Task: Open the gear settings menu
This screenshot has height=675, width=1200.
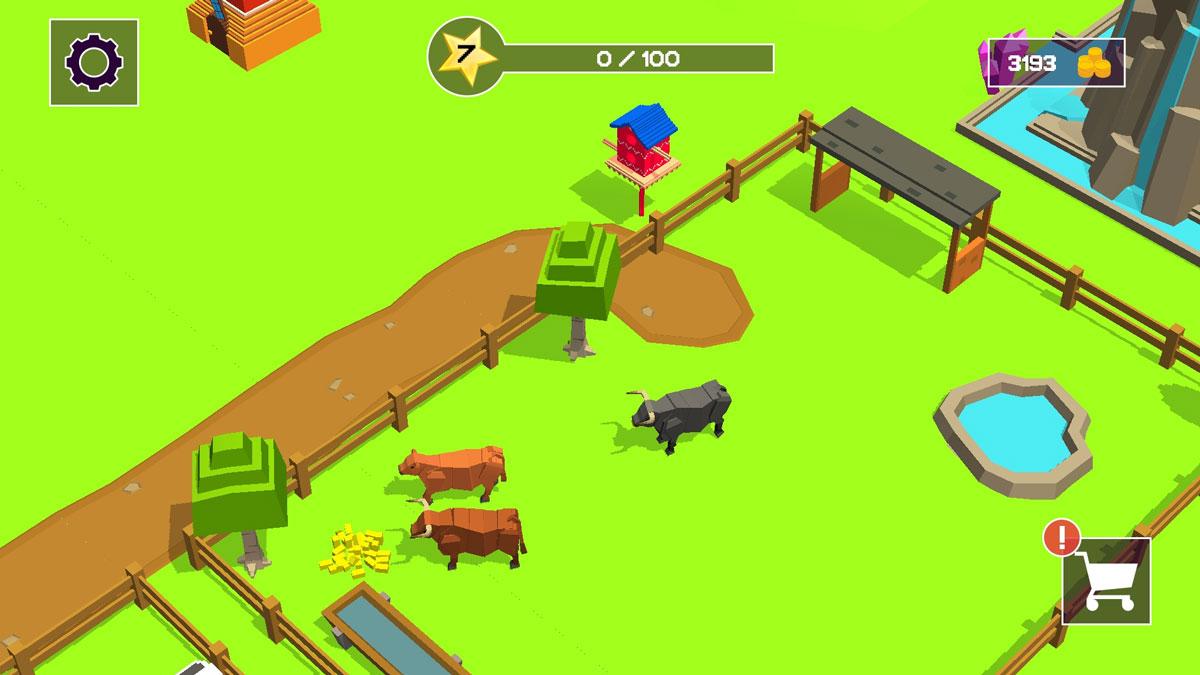Action: pos(94,62)
